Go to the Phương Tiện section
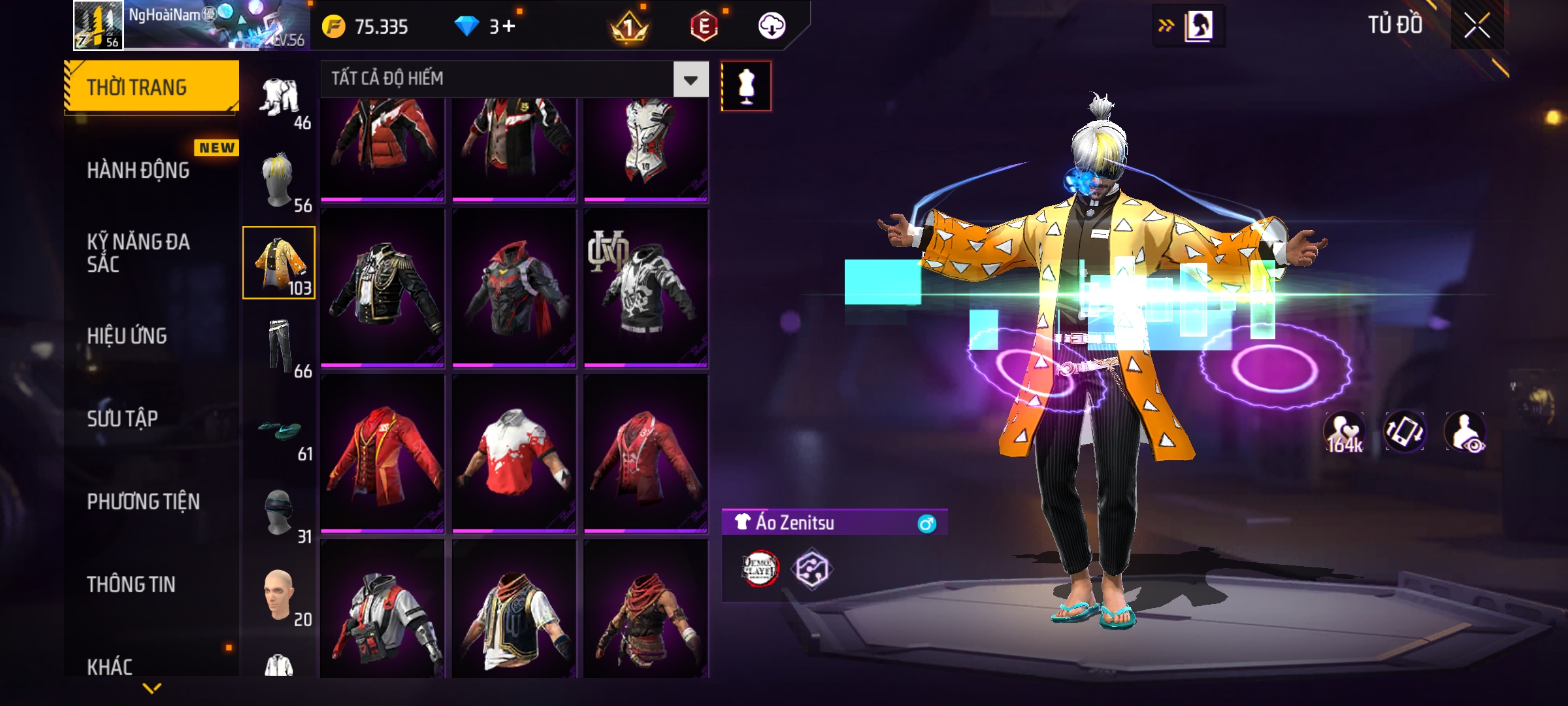1568x706 pixels. [144, 501]
